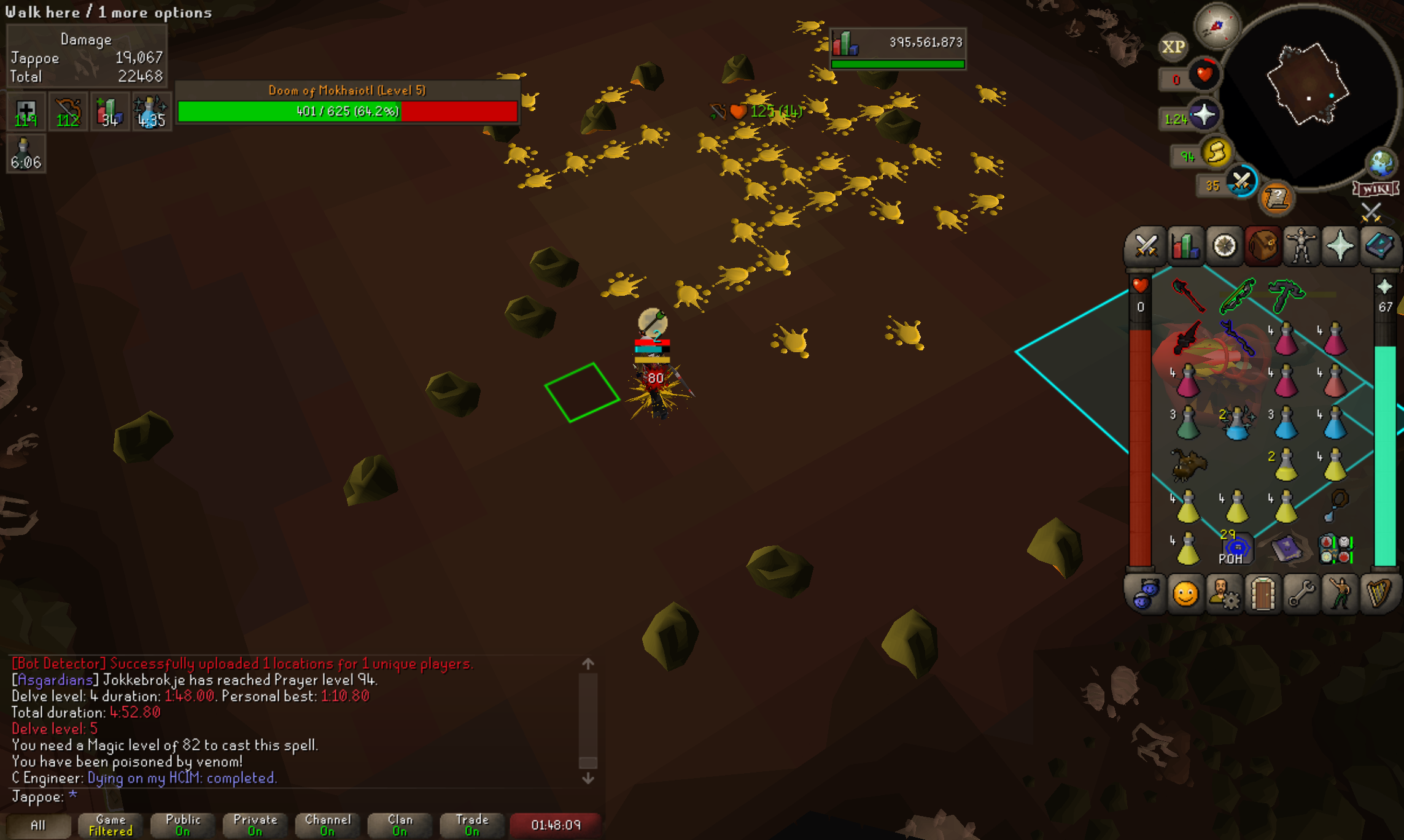Activate the special attack orb
1404x840 pixels.
click(x=1241, y=182)
